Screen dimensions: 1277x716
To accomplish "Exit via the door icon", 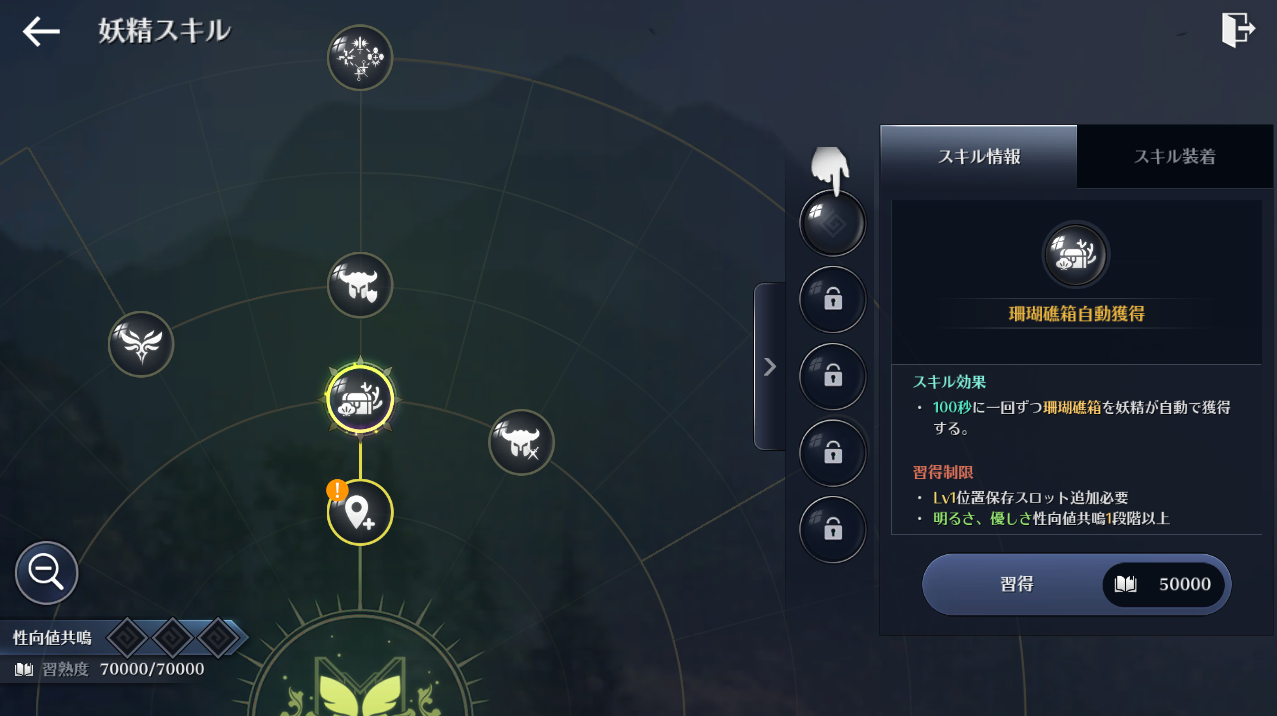I will 1237,30.
